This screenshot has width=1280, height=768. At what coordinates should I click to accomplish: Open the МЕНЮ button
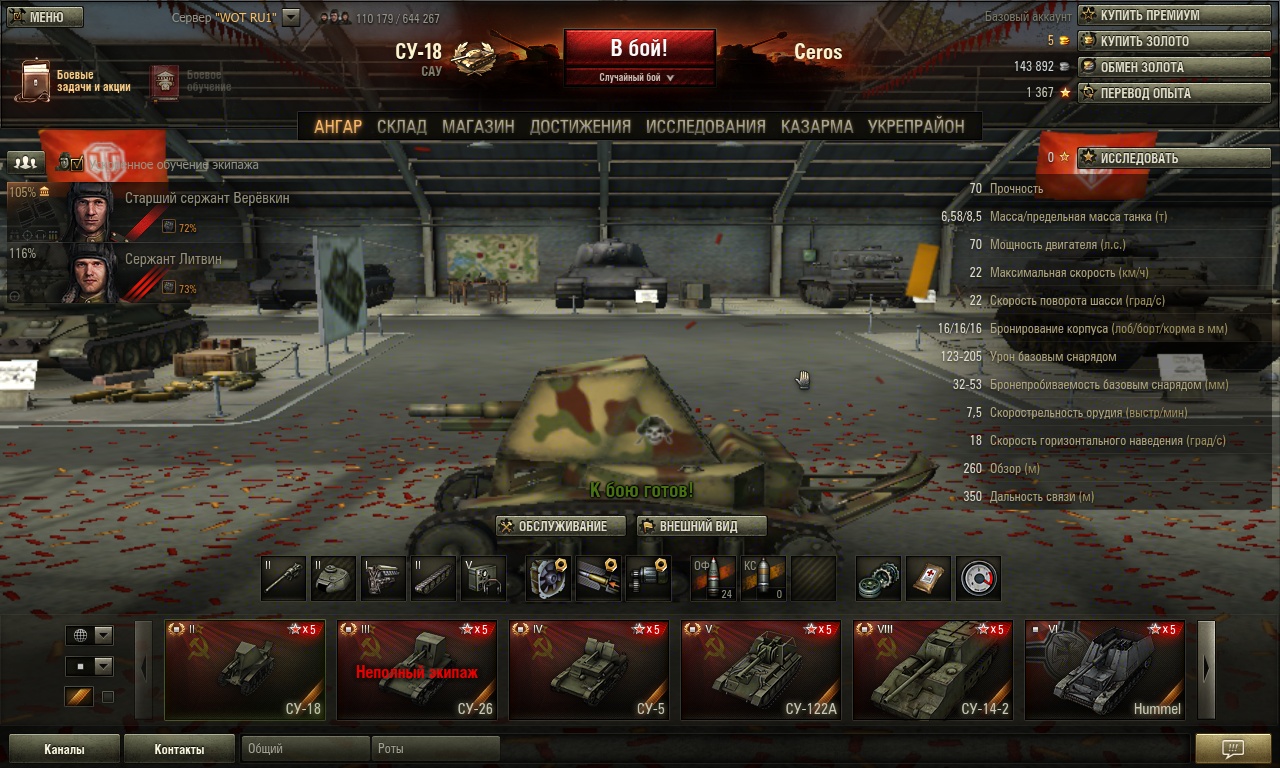tap(44, 17)
